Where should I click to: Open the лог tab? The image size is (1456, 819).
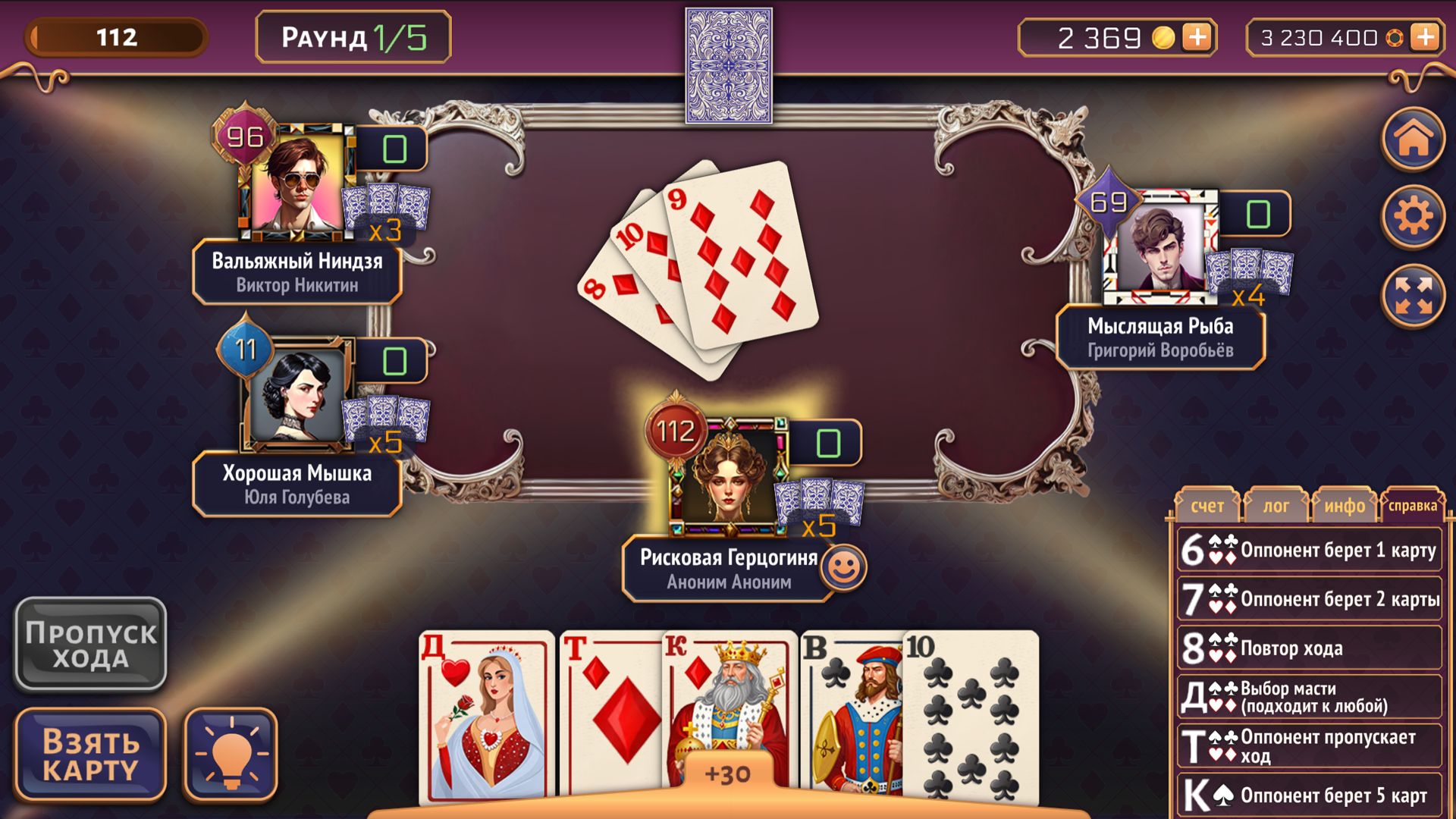pyautogui.click(x=1276, y=504)
